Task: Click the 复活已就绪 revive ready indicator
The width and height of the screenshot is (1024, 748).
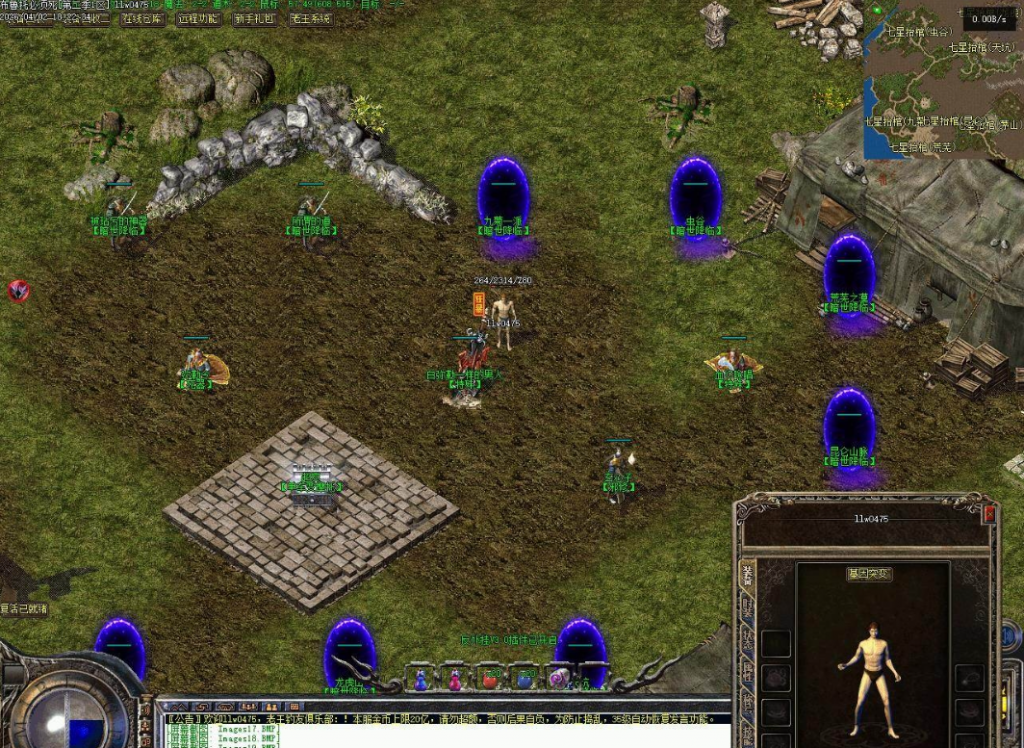Action: tap(24, 608)
